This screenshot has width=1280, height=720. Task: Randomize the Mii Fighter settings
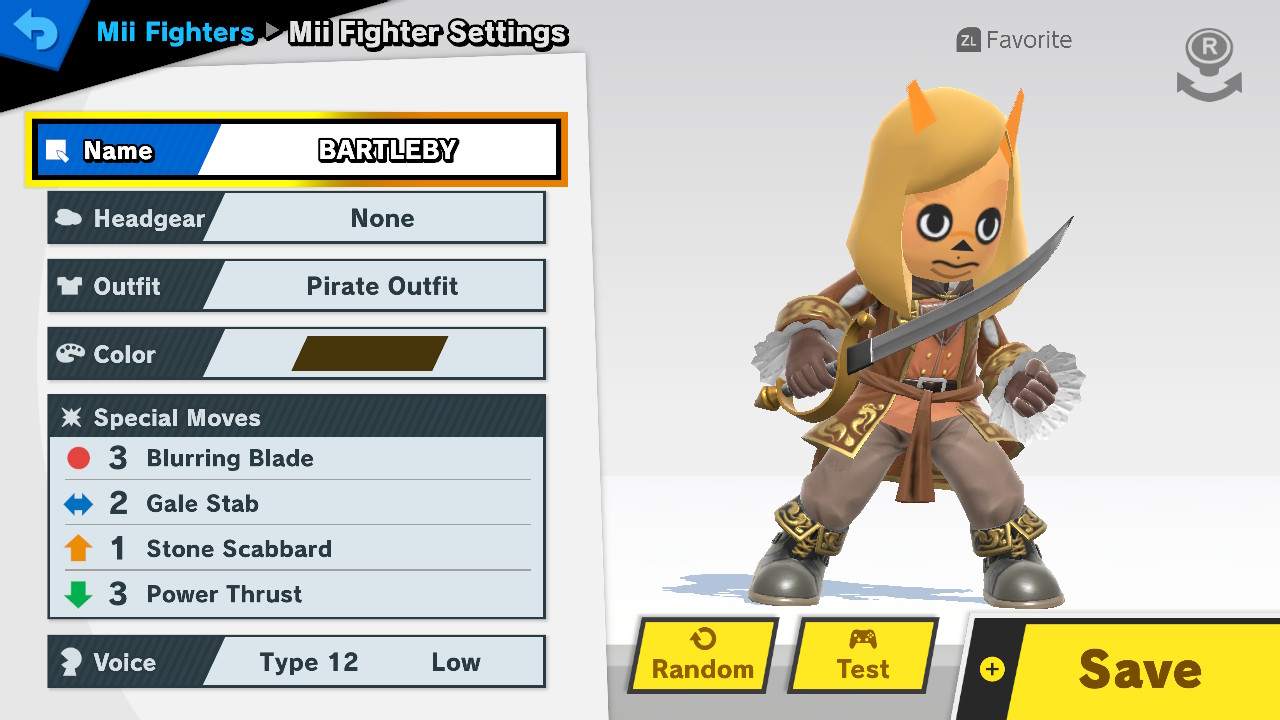pos(703,656)
